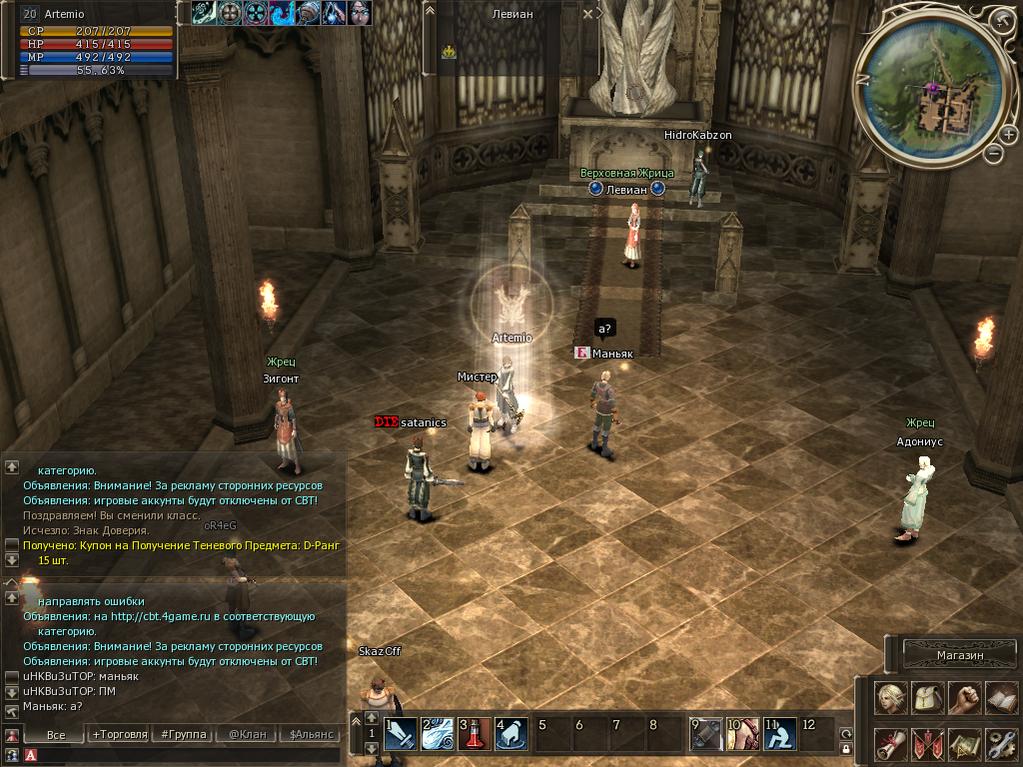Open the inventory bag icon

coord(927,697)
